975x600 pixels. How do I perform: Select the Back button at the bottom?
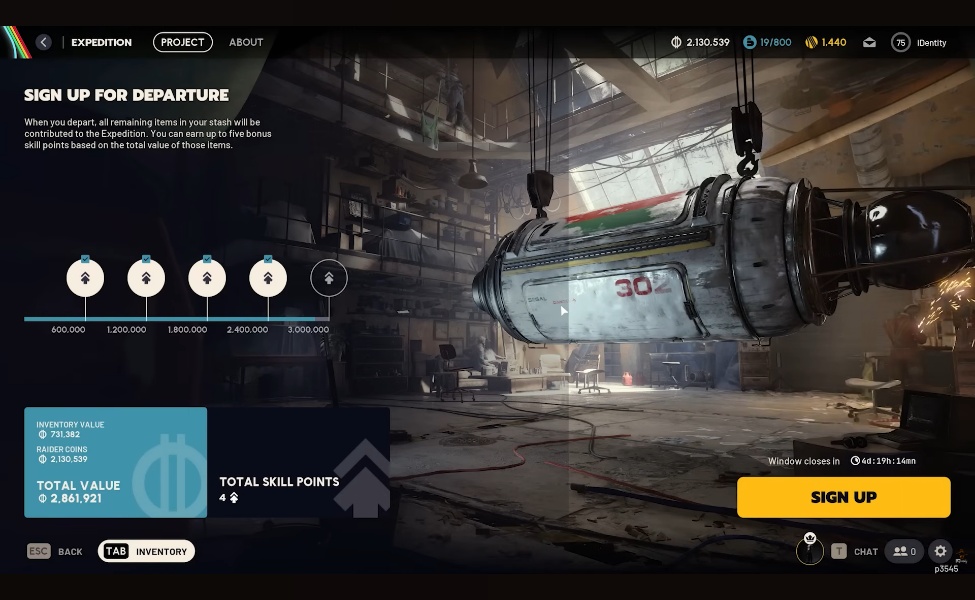click(55, 551)
